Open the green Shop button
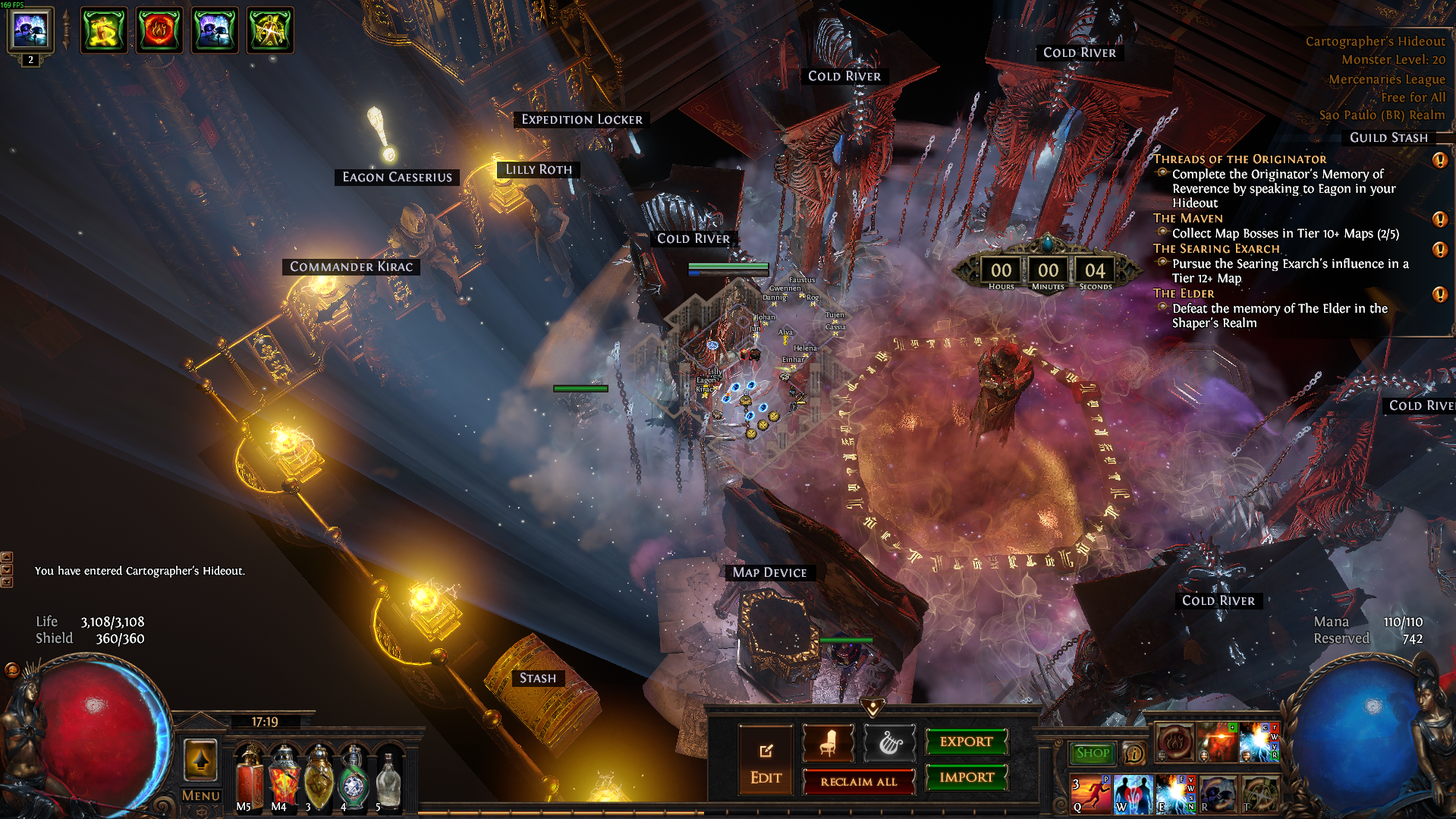This screenshot has height=819, width=1456. tap(1093, 753)
